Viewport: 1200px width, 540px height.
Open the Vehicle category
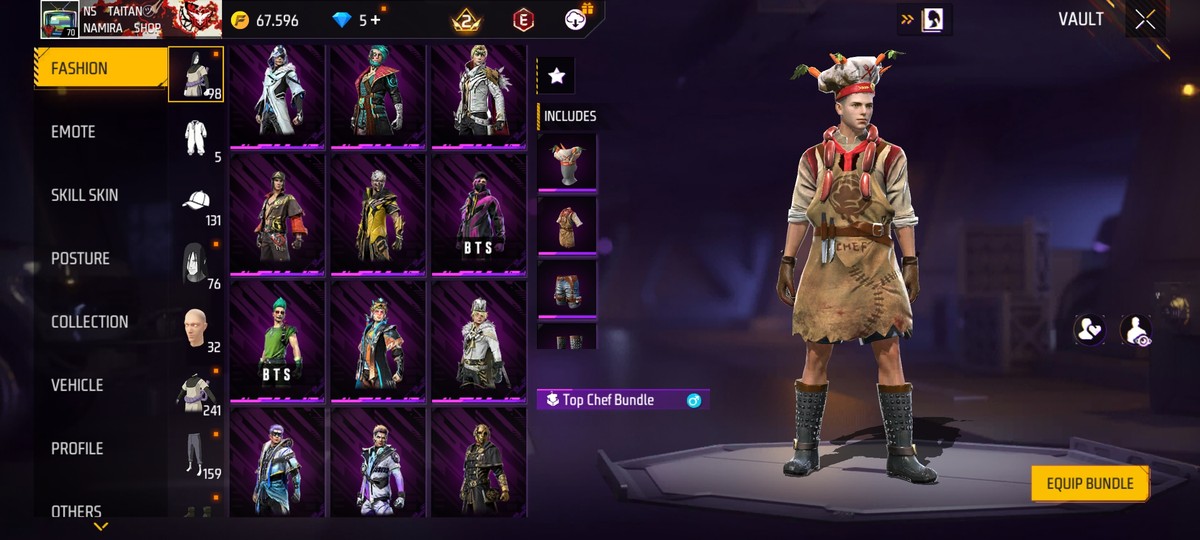[77, 385]
